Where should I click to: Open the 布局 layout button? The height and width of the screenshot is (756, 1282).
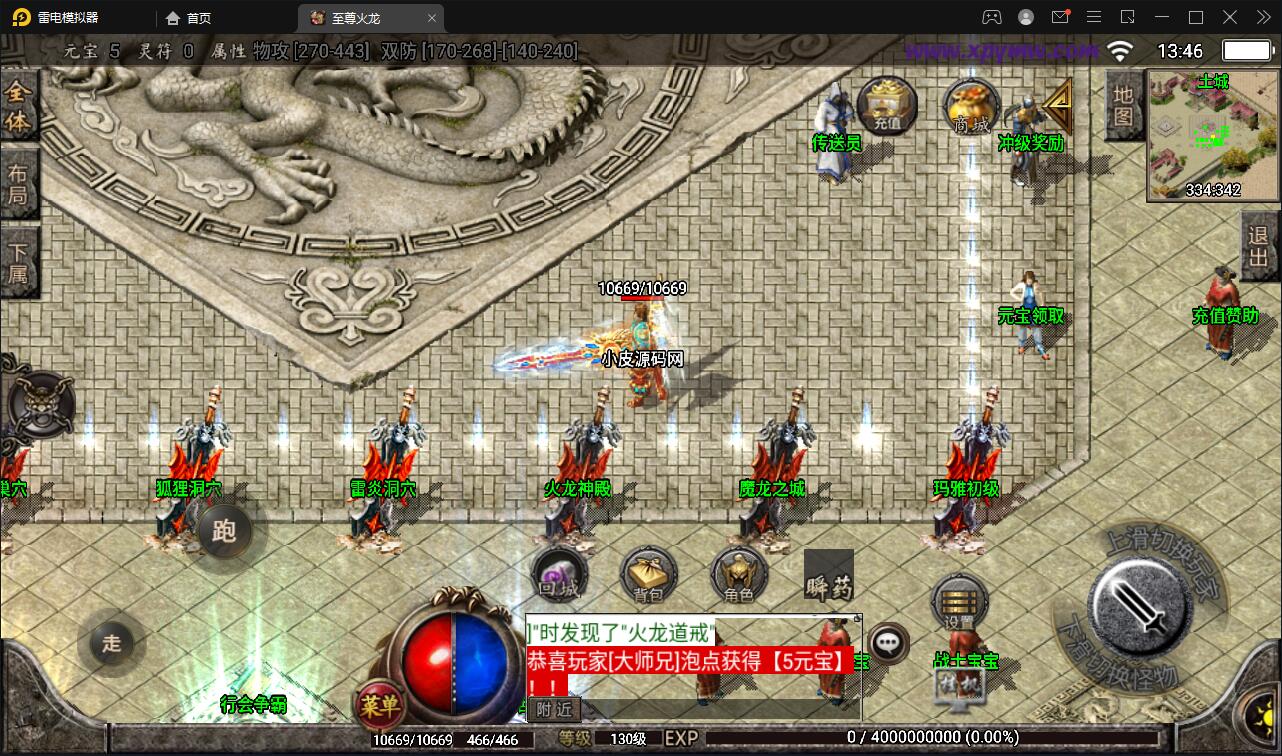coord(18,183)
